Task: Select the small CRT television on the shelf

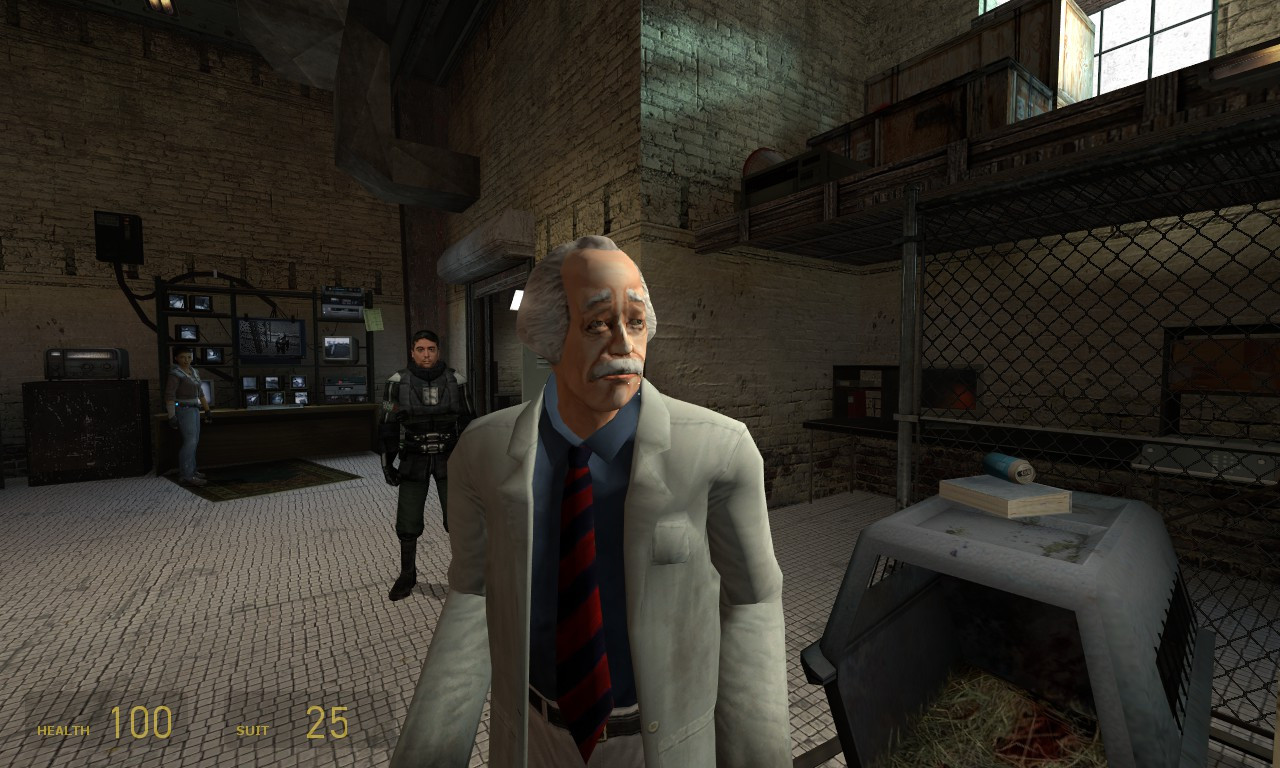Action: (339, 350)
